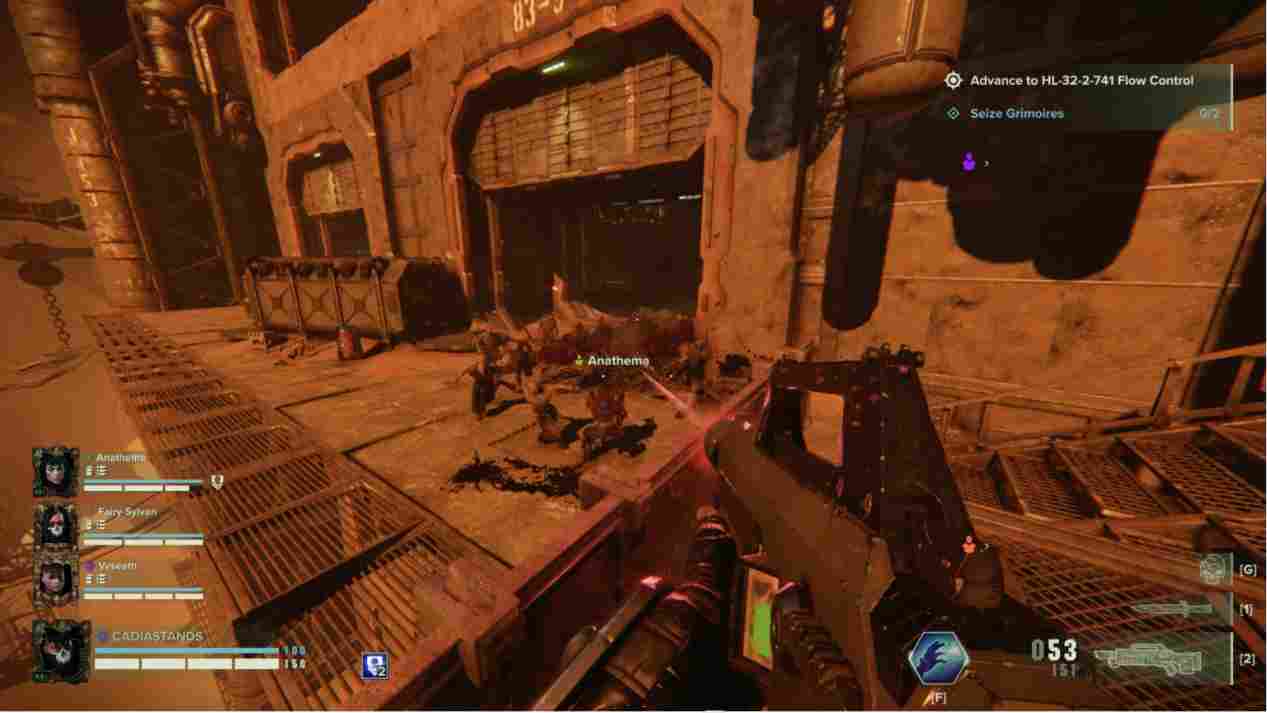Click the purple player marker under objectives

[968, 161]
